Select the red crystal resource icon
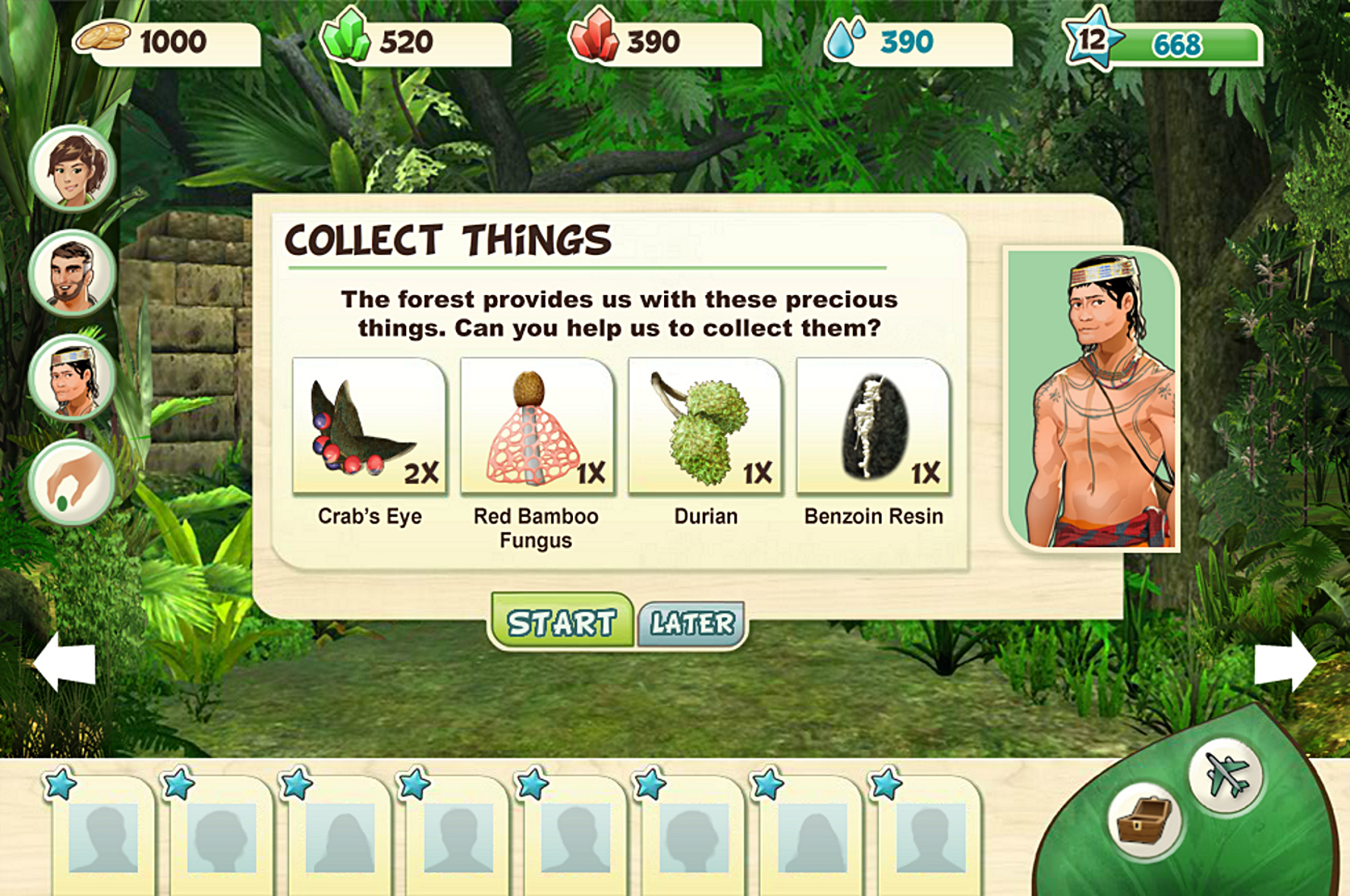Image resolution: width=1350 pixels, height=896 pixels. 594,36
